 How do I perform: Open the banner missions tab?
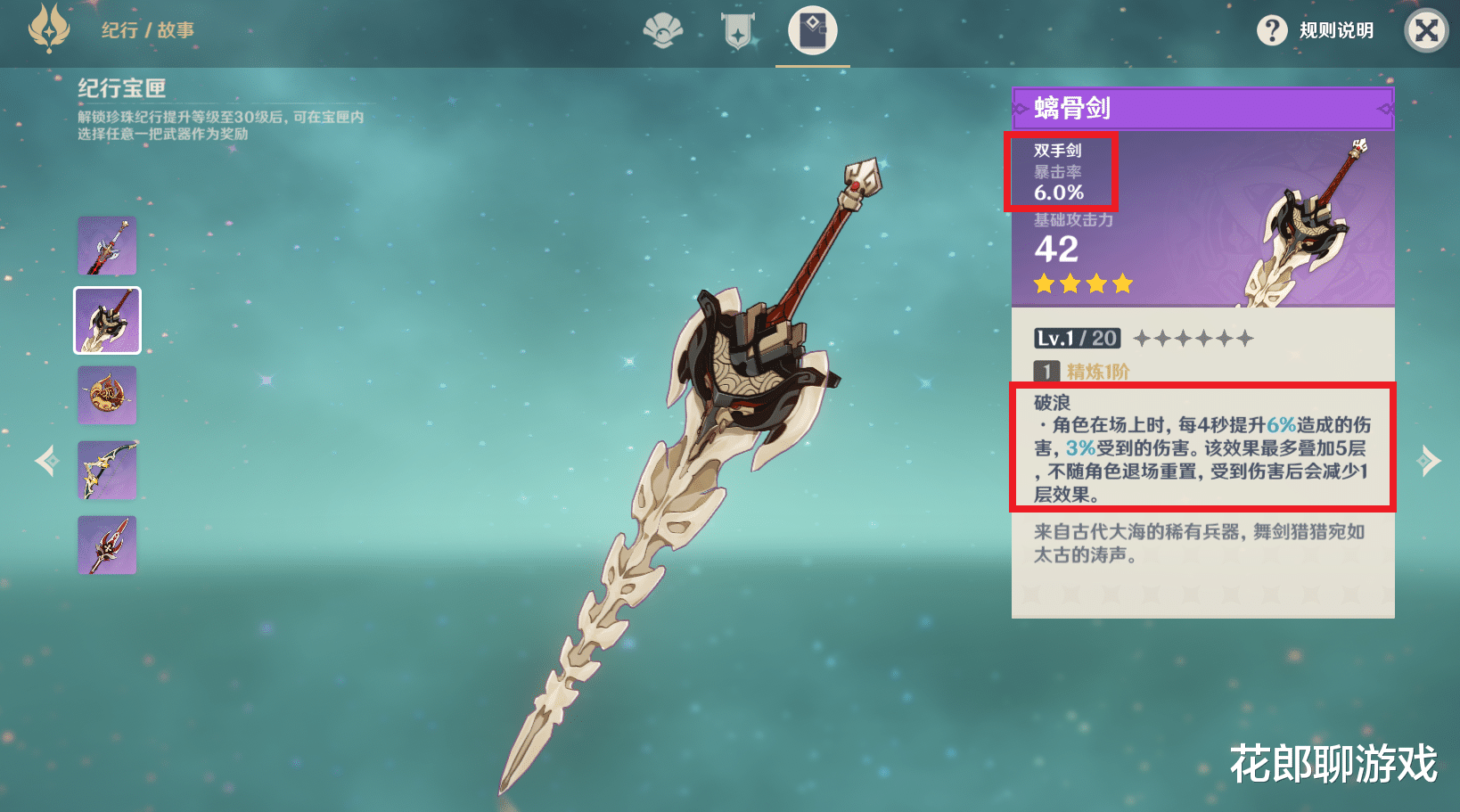click(738, 30)
